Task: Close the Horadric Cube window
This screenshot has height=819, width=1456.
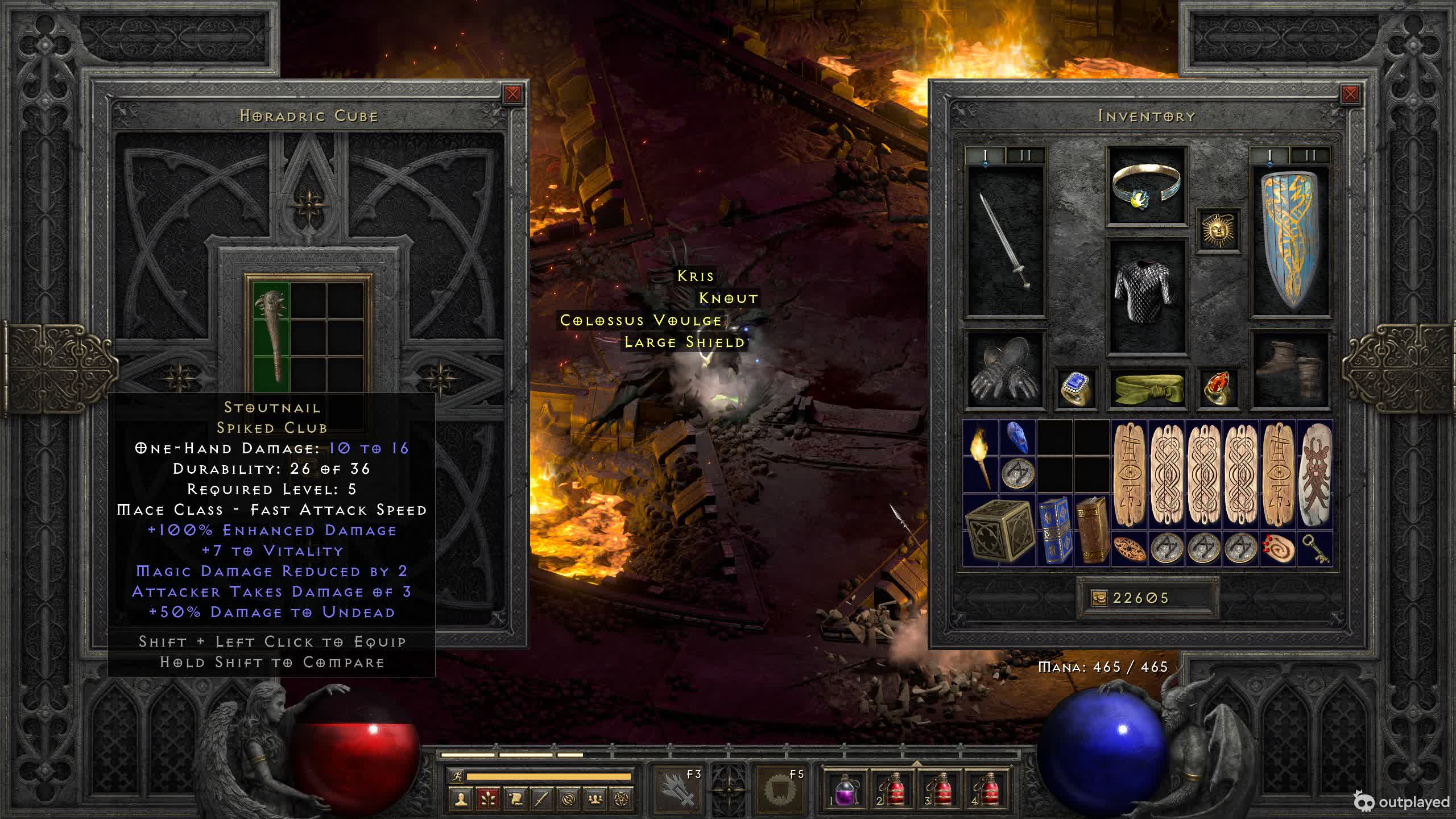Action: (x=512, y=94)
